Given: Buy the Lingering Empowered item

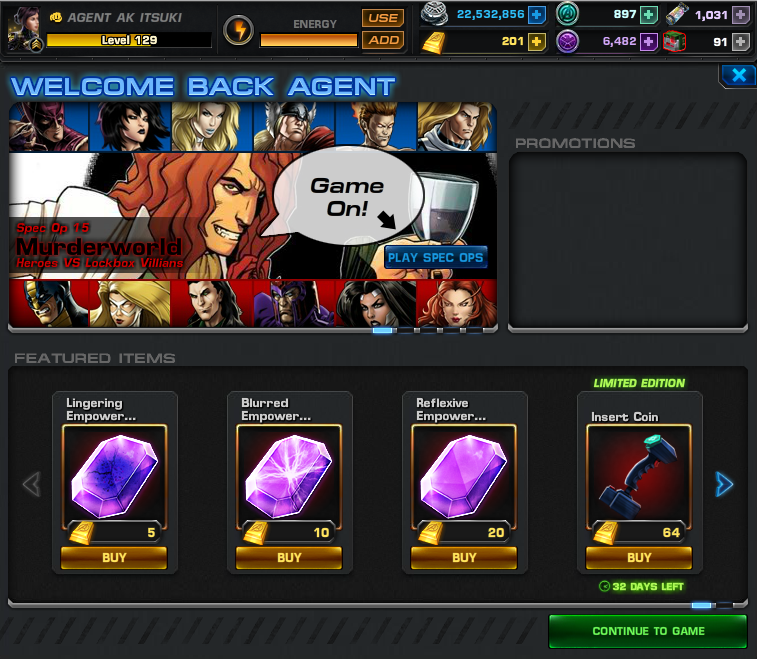Looking at the screenshot, I should (x=114, y=558).
